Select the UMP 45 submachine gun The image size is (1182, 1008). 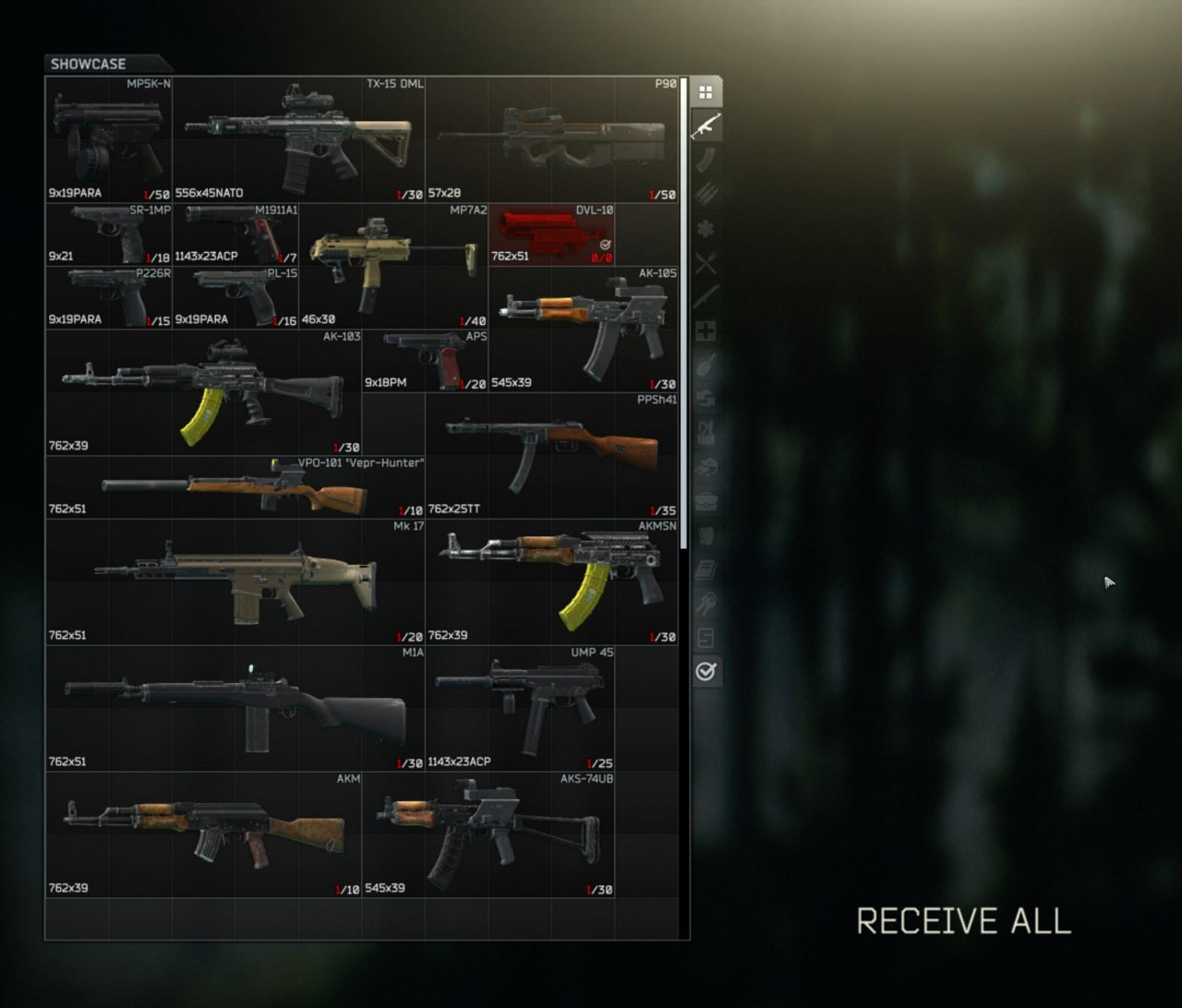[x=520, y=708]
